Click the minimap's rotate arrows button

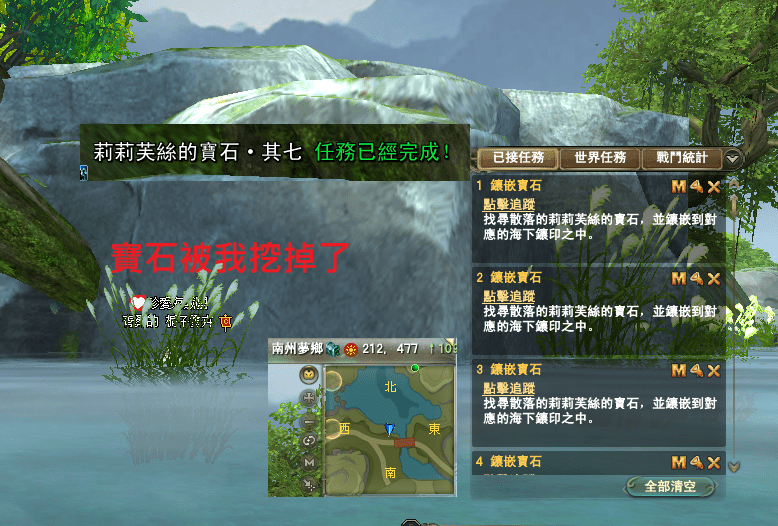pyautogui.click(x=309, y=441)
